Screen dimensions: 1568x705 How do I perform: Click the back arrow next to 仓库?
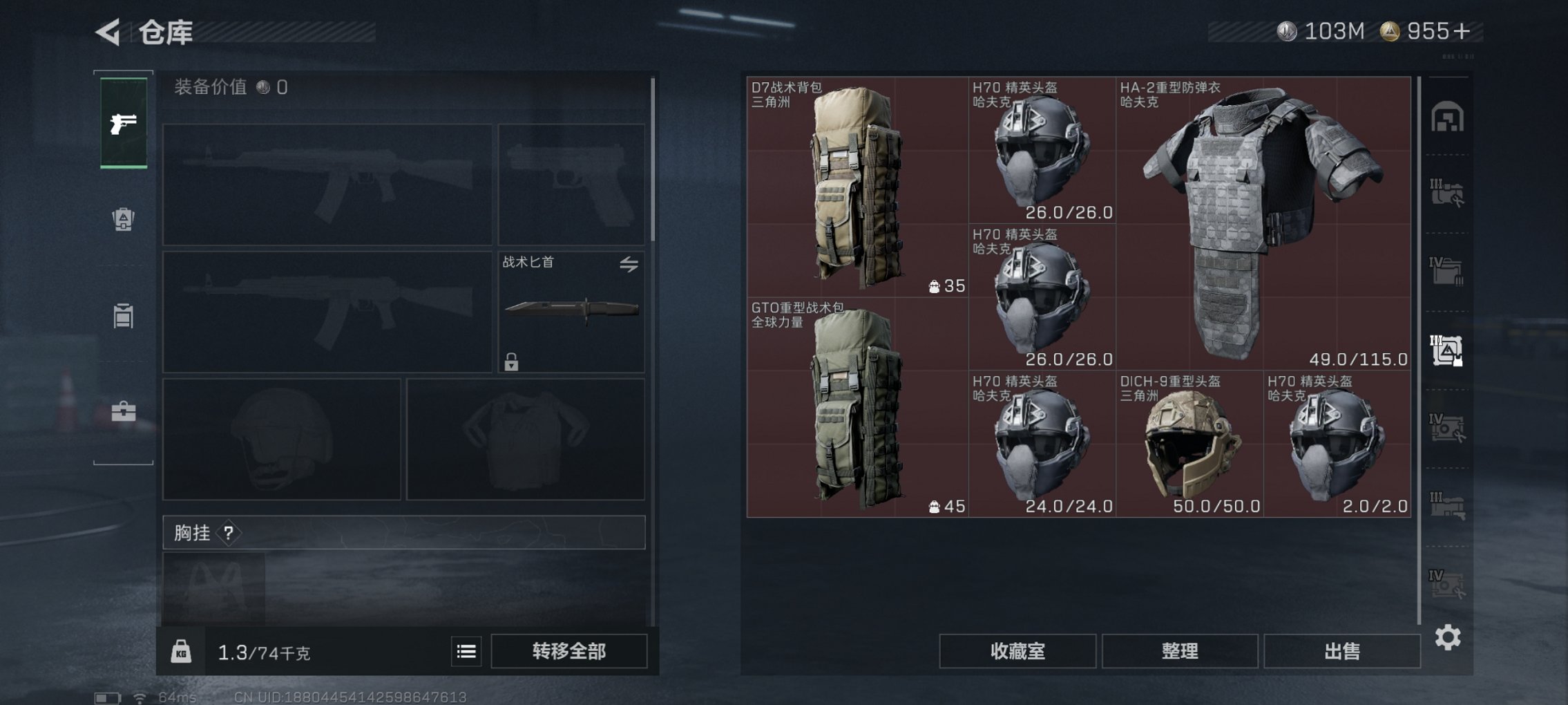point(108,31)
